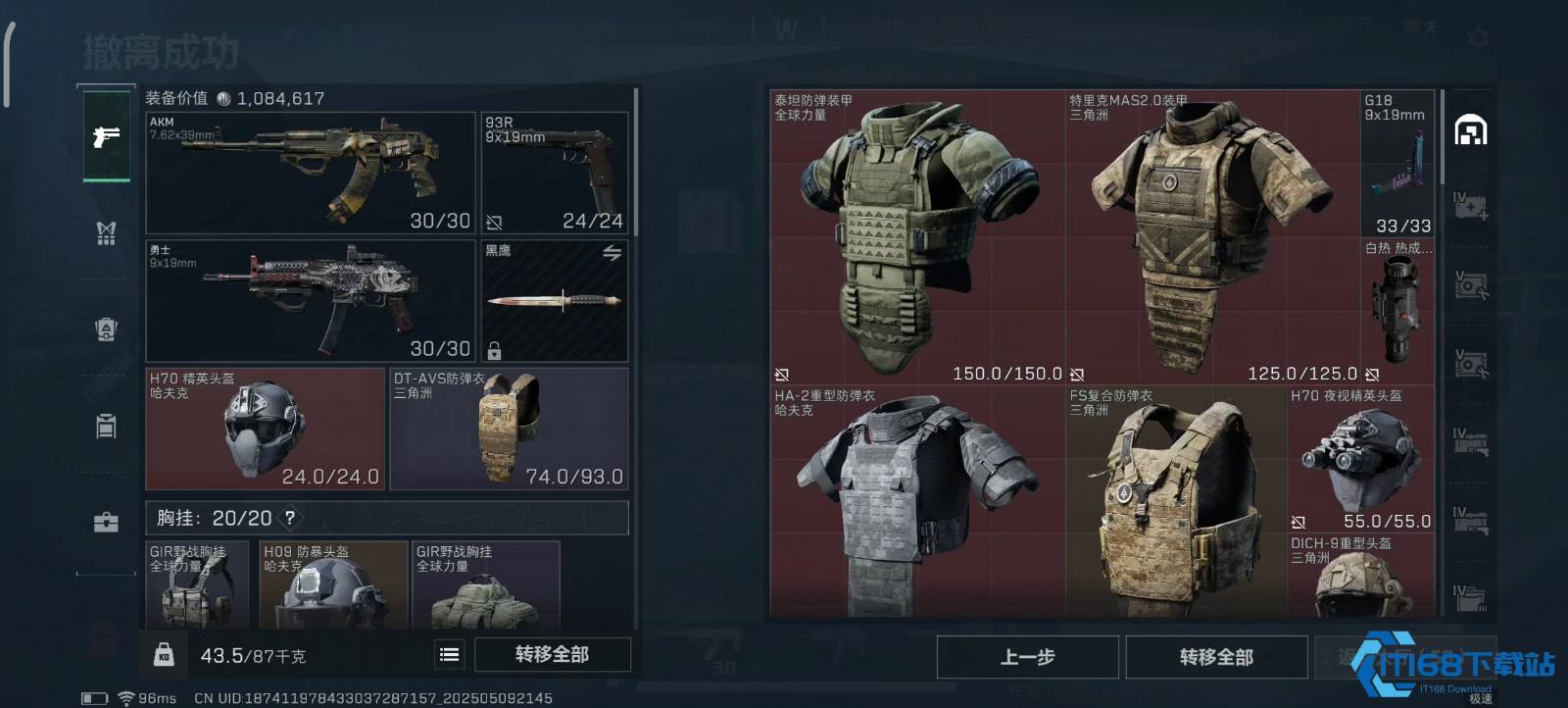Pick the H70 精英头盔 helmet
This screenshot has height=708, width=1568.
coord(265,429)
